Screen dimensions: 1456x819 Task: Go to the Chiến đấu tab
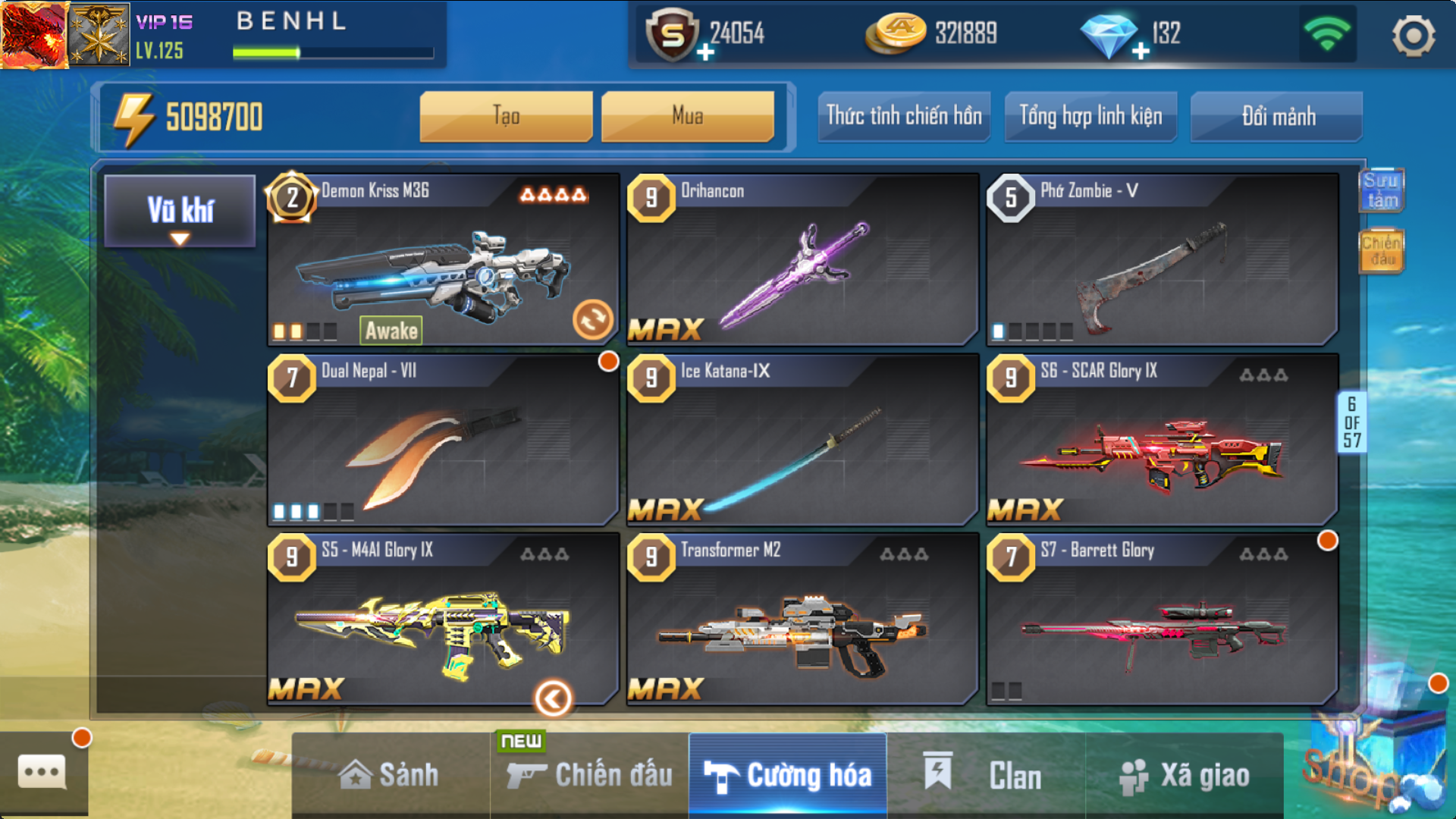coord(590,775)
